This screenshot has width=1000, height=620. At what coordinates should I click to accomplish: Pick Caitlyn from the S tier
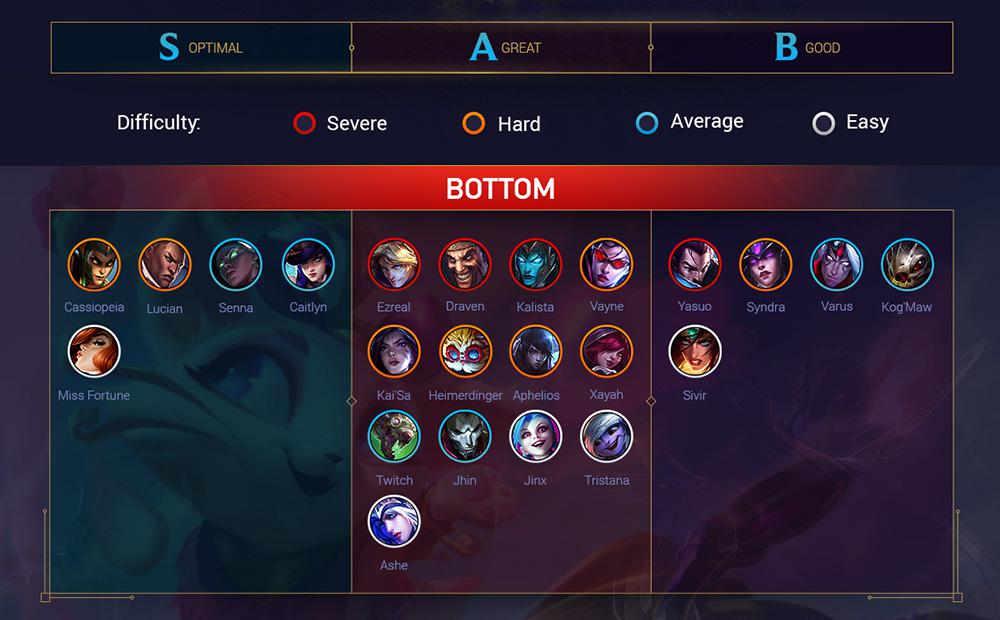[x=308, y=265]
